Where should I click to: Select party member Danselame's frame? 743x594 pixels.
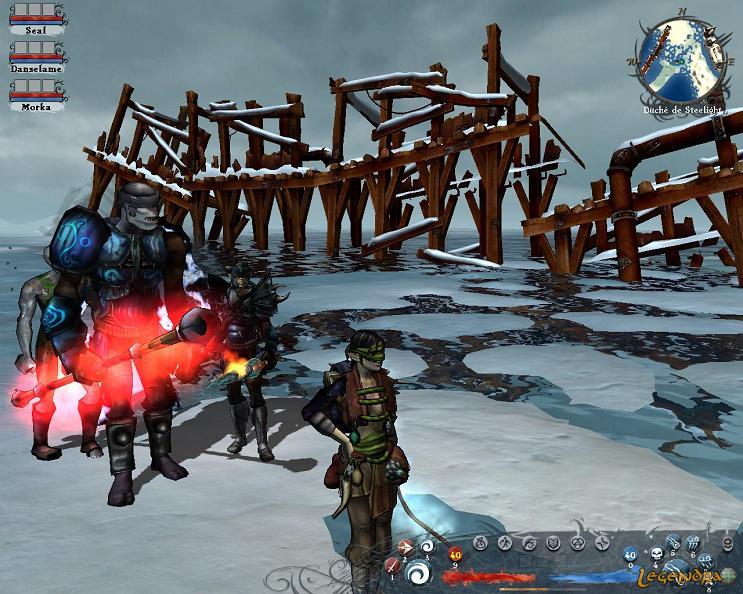36,56
